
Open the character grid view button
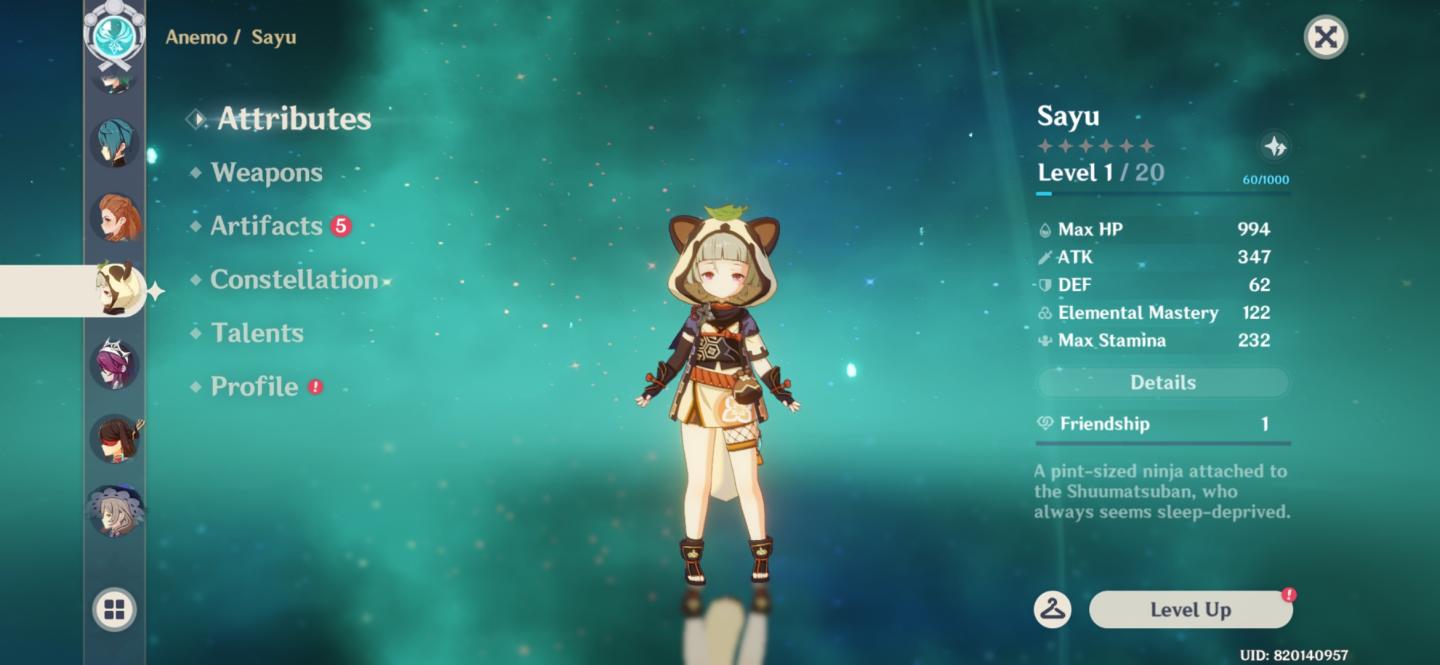pyautogui.click(x=114, y=609)
